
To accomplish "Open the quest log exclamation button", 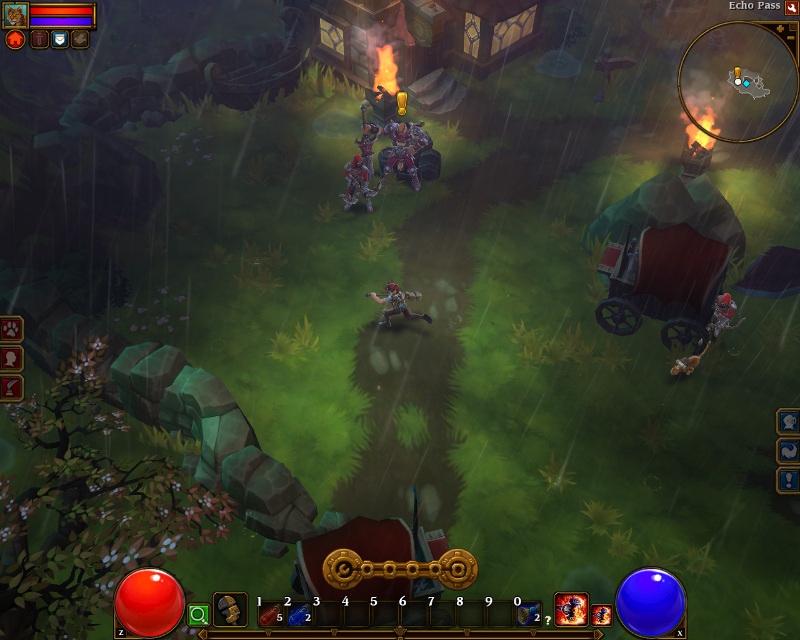I will coord(788,480).
